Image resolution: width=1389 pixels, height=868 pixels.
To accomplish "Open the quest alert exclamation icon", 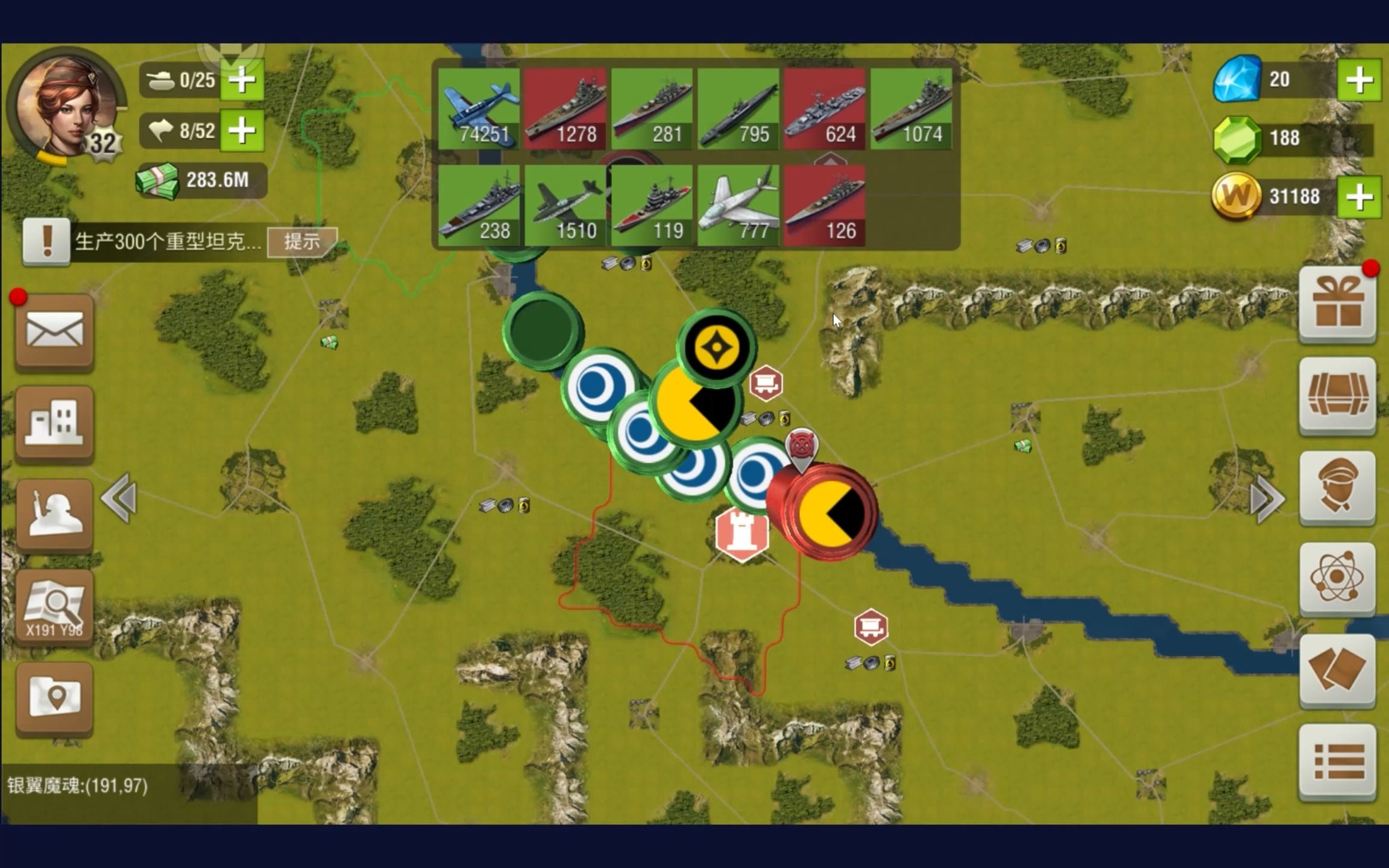I will click(x=46, y=241).
